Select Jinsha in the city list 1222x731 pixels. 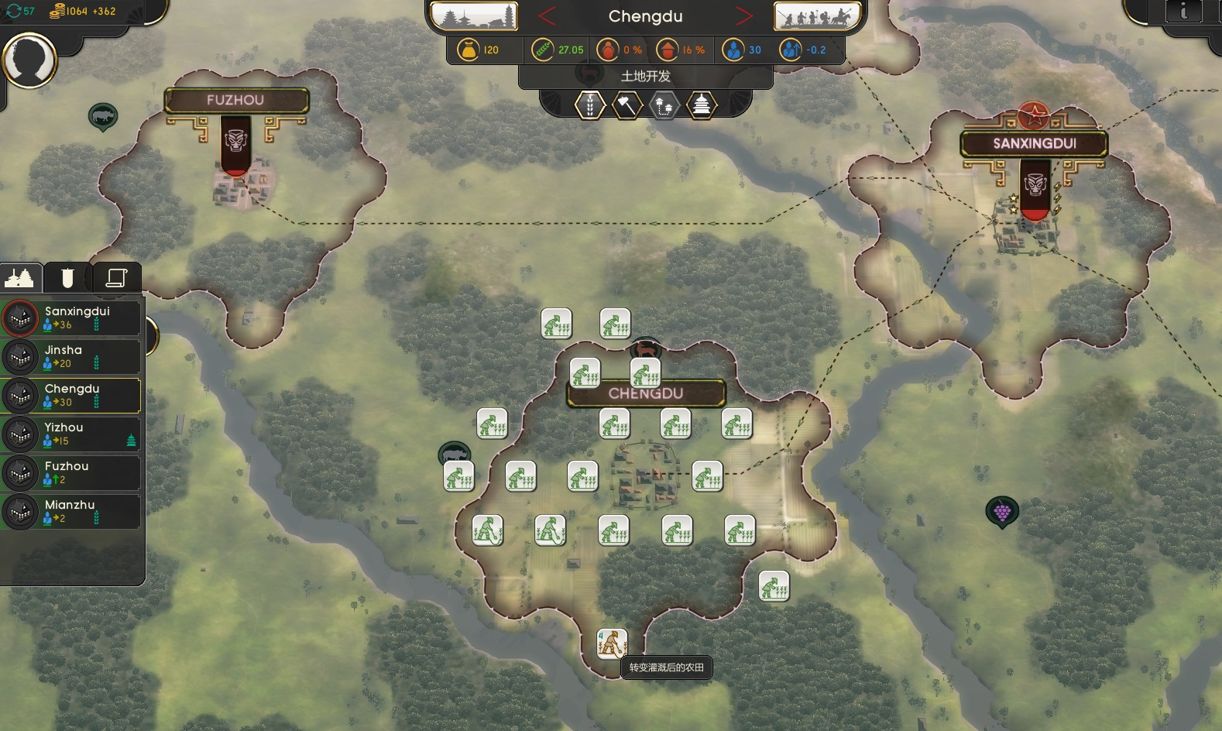[x=72, y=357]
